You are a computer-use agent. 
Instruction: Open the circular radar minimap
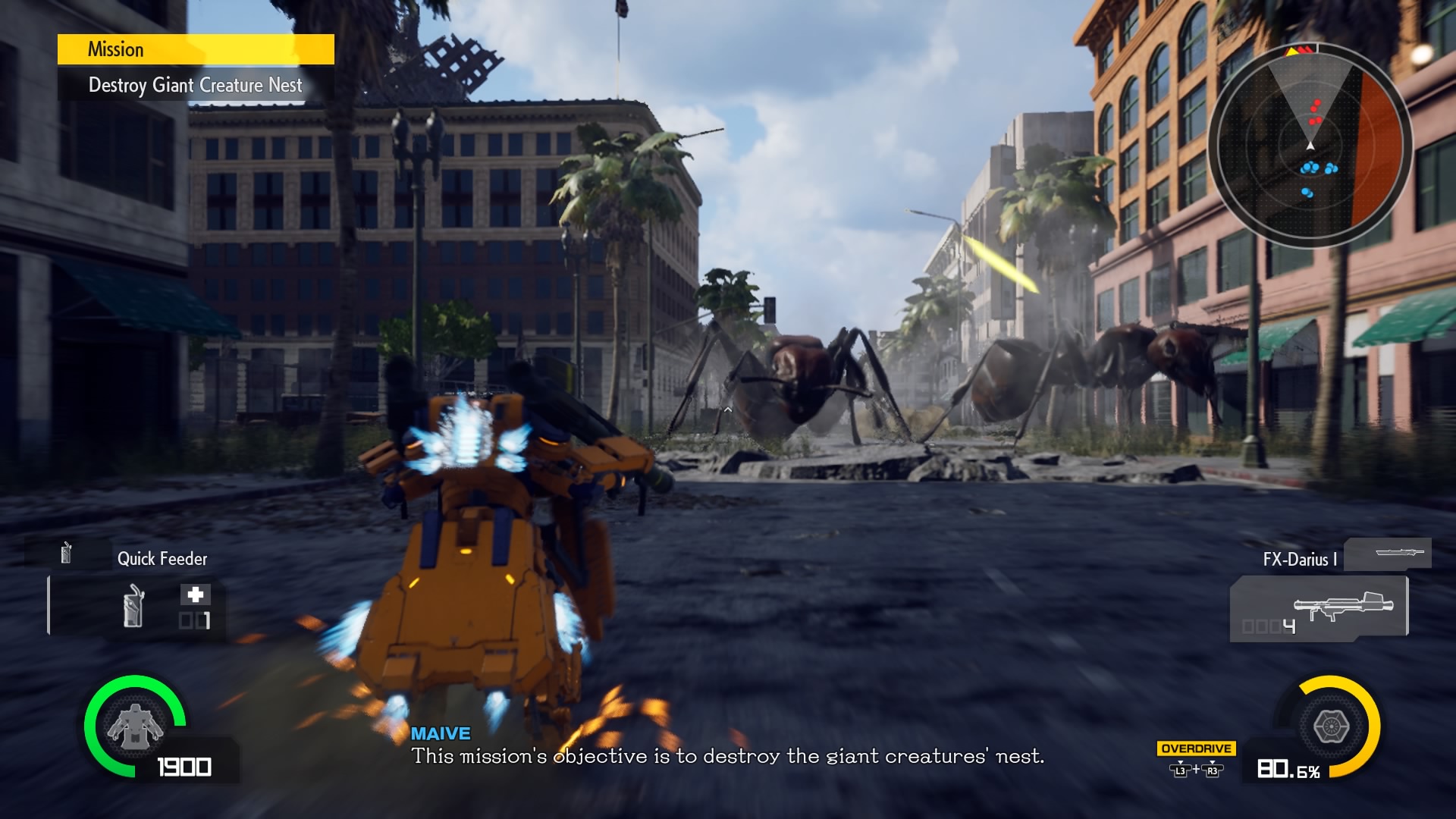(1310, 145)
